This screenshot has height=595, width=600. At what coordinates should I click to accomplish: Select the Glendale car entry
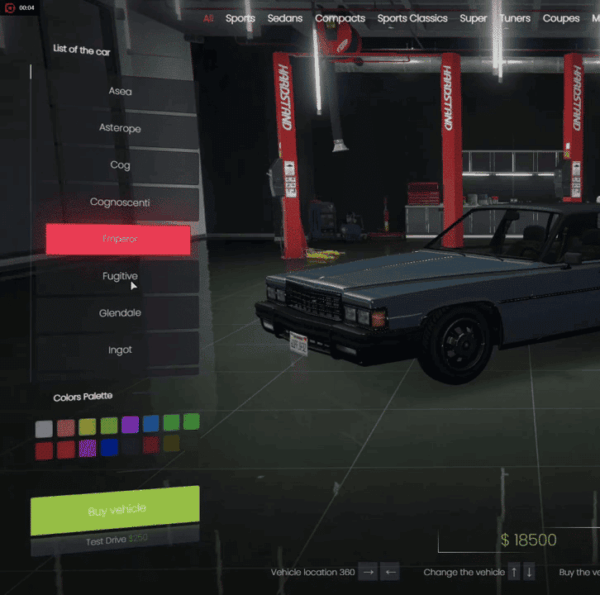click(120, 313)
